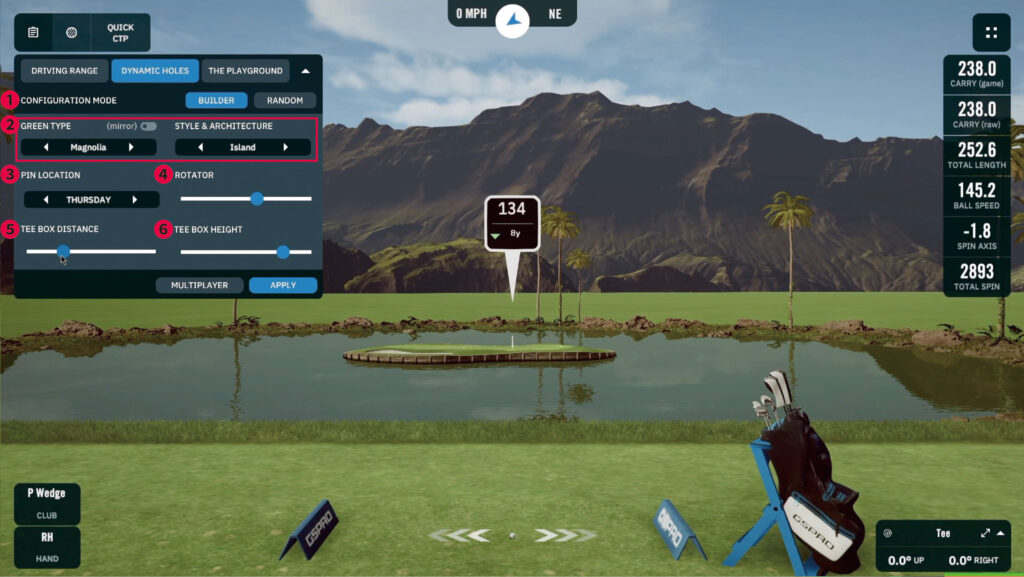
Task: Open the P Wedge club selector
Action: (47, 500)
